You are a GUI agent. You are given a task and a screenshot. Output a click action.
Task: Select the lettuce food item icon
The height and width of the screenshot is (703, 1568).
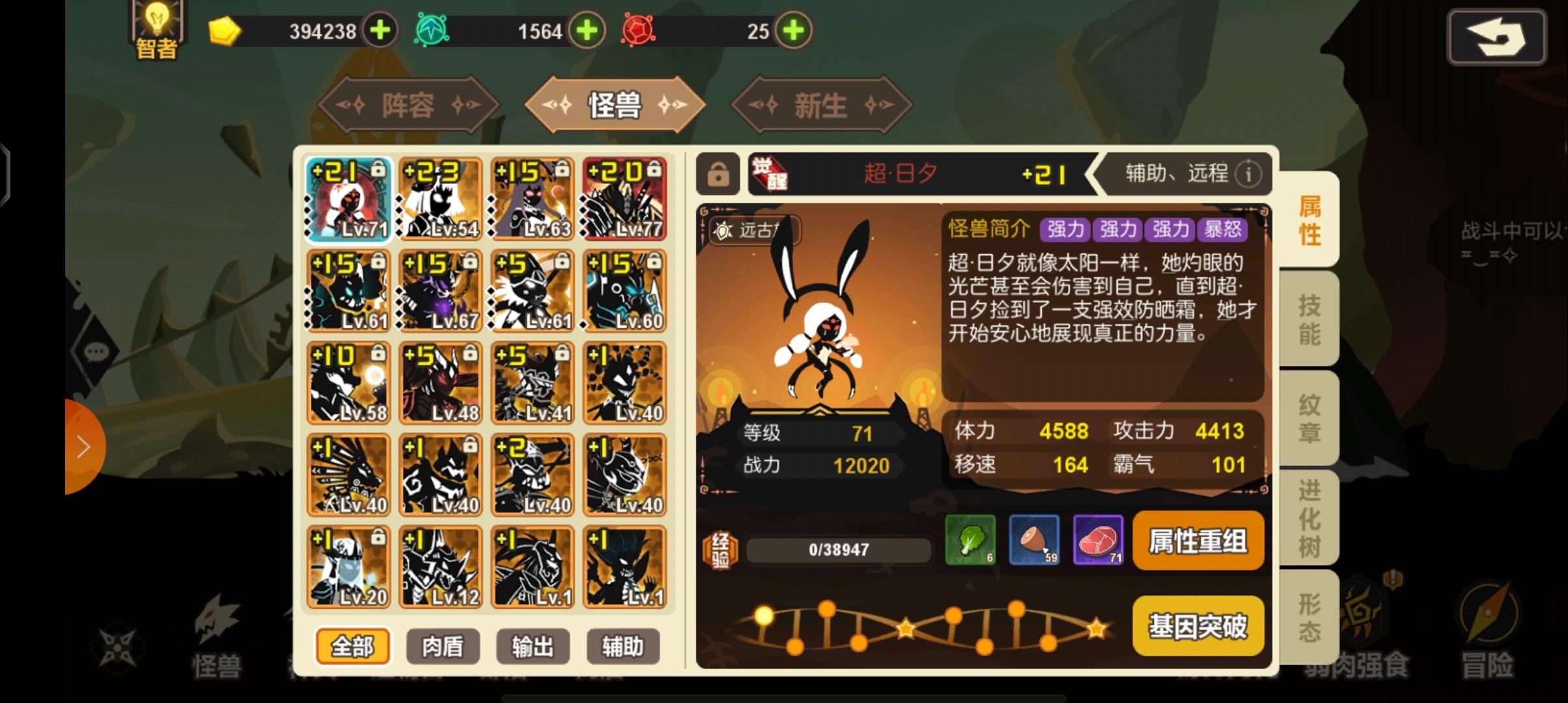970,540
